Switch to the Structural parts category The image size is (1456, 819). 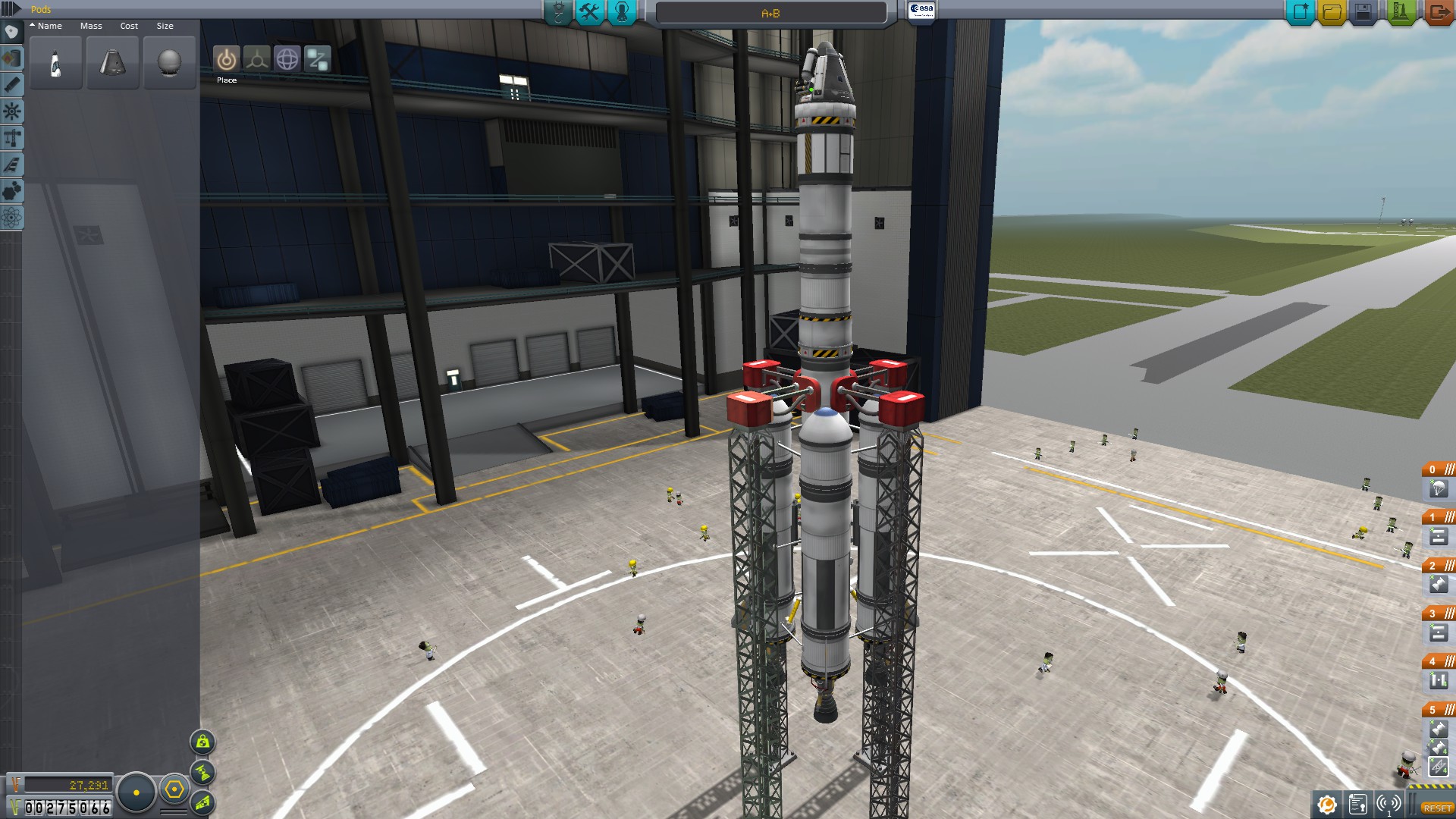11,138
